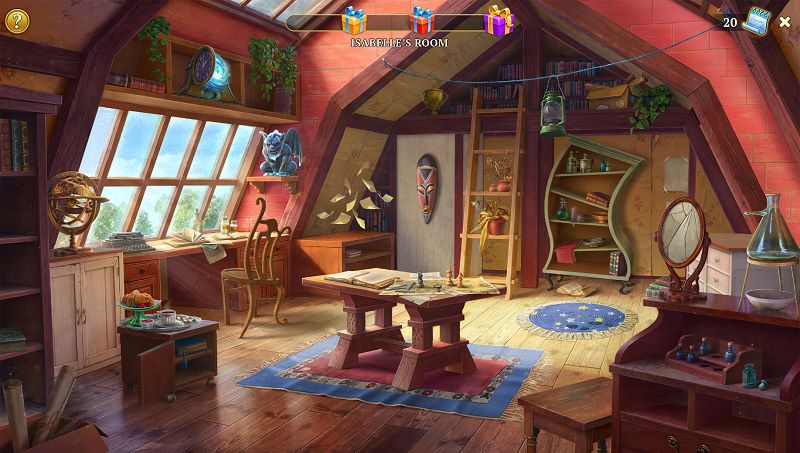Viewport: 800px width, 453px height.
Task: Select the purple gift box reward
Action: (x=498, y=20)
